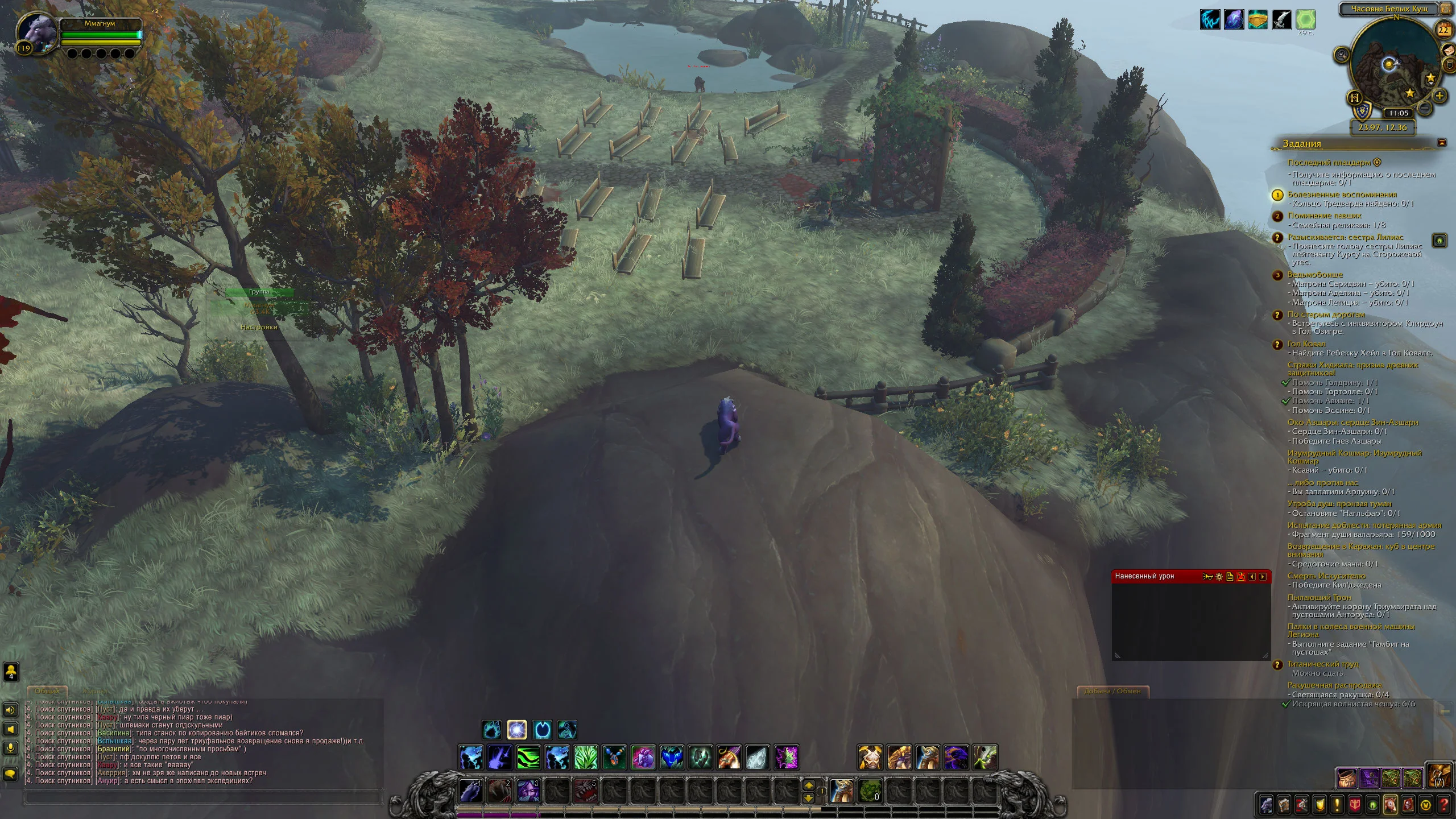Viewport: 1456px width, 819px height.
Task: Click the minimap zoom-out minus button
Action: [1425, 107]
